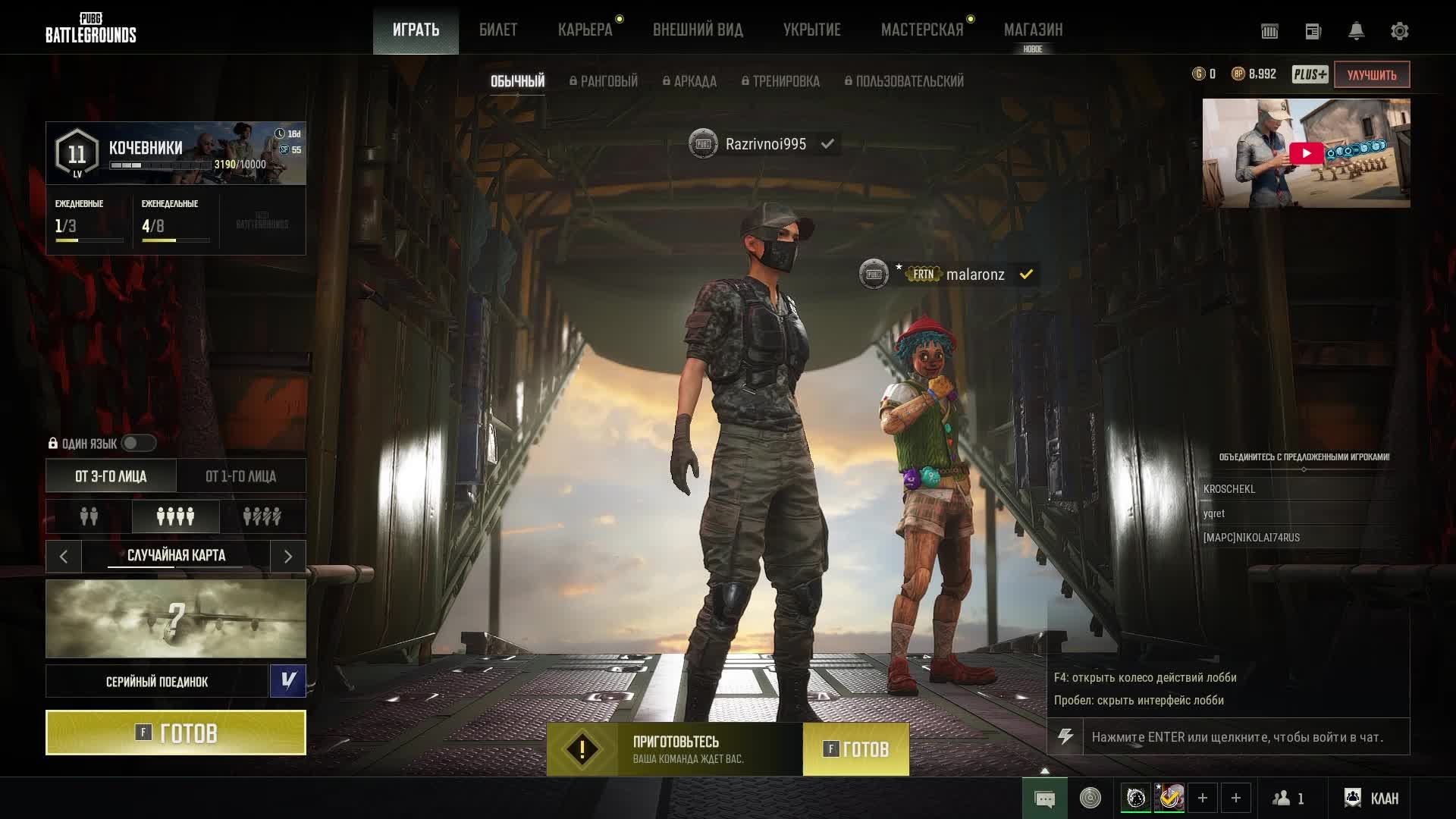The height and width of the screenshot is (819, 1456).
Task: Open the МАСТЕРСКАЯ menu item
Action: click(x=922, y=29)
